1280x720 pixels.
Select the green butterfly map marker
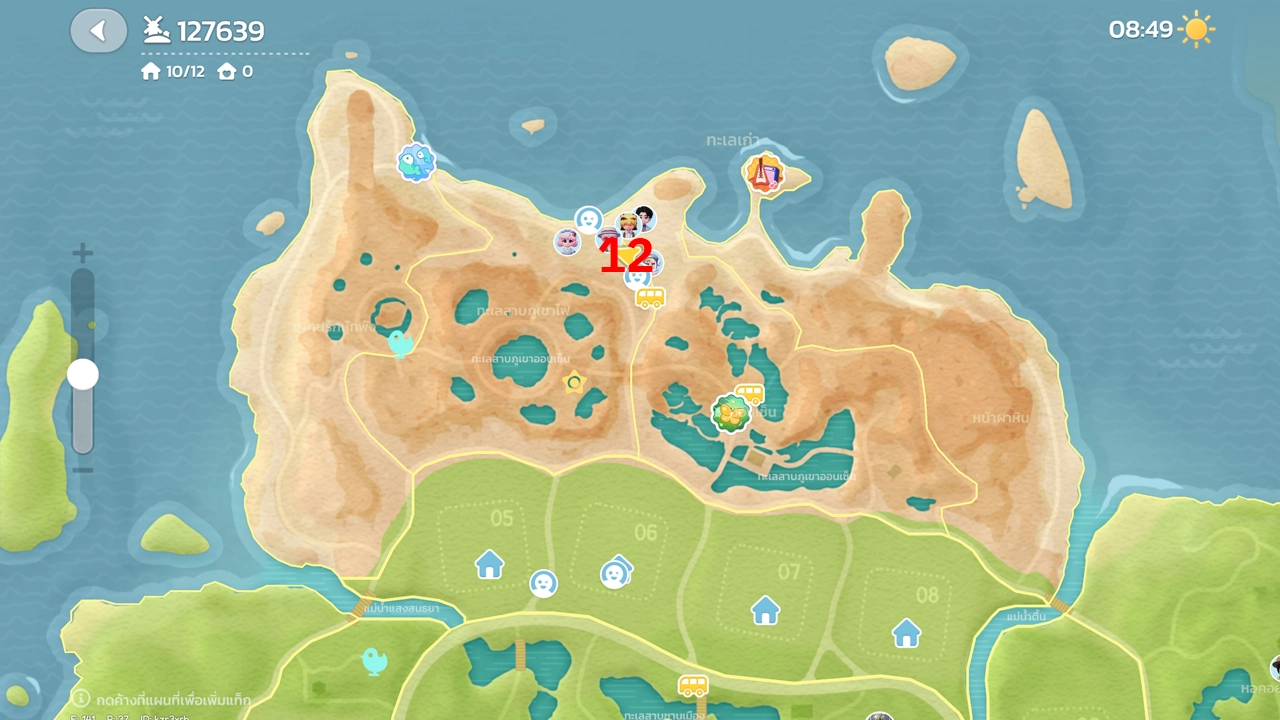[731, 414]
